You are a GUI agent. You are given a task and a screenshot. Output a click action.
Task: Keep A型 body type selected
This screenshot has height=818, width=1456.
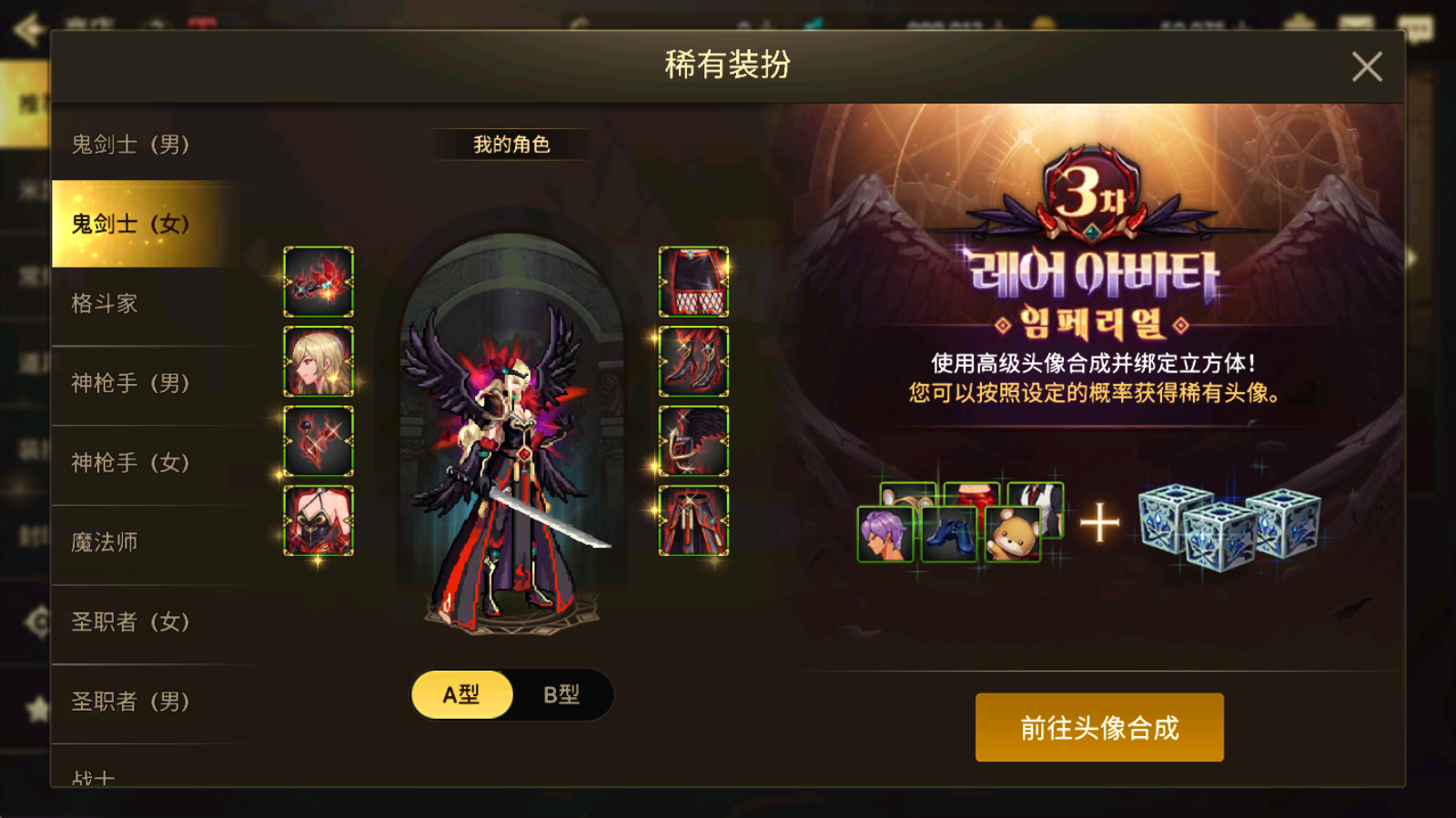tap(462, 693)
